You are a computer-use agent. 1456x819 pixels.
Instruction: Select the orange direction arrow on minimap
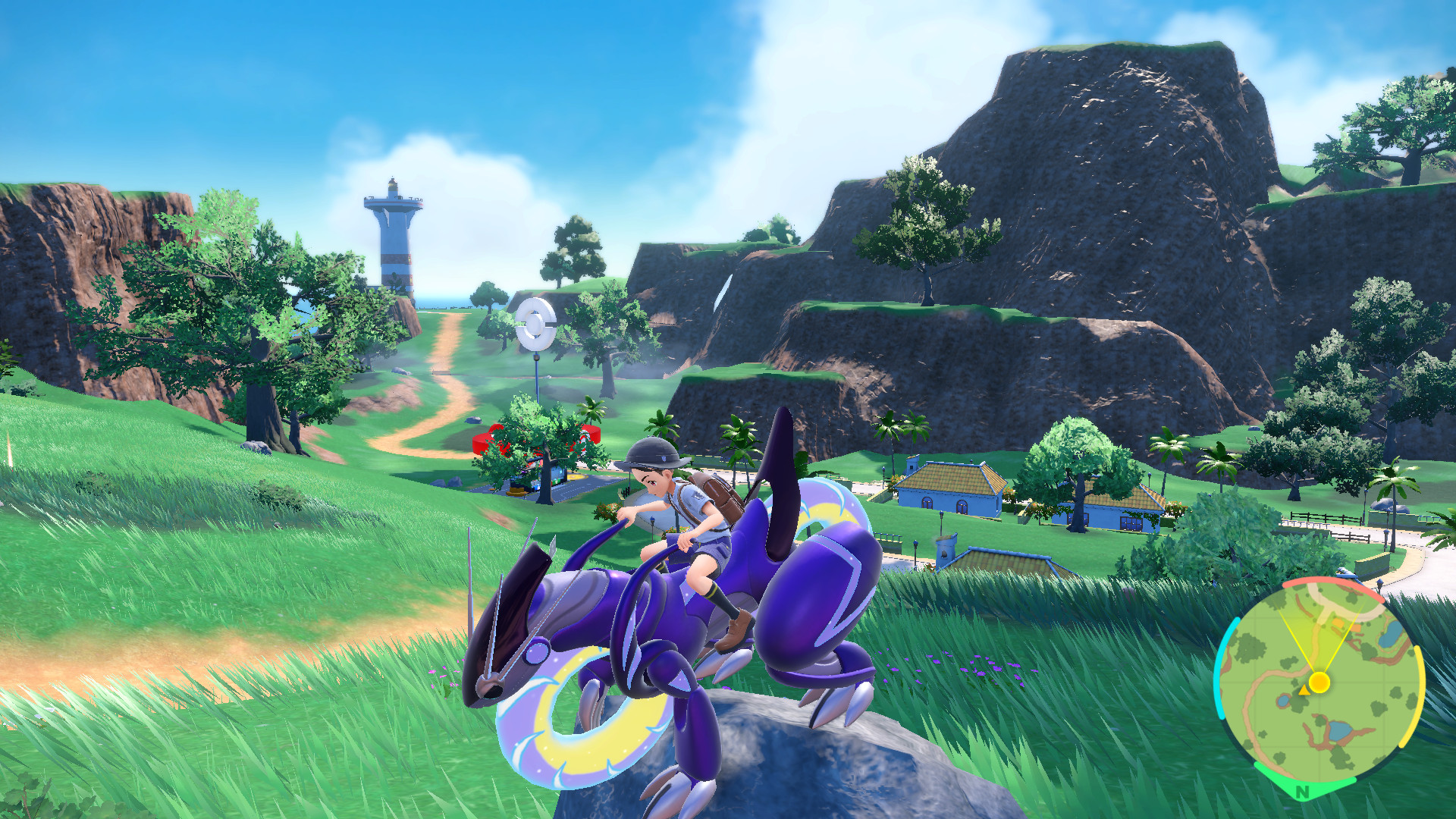click(1305, 691)
